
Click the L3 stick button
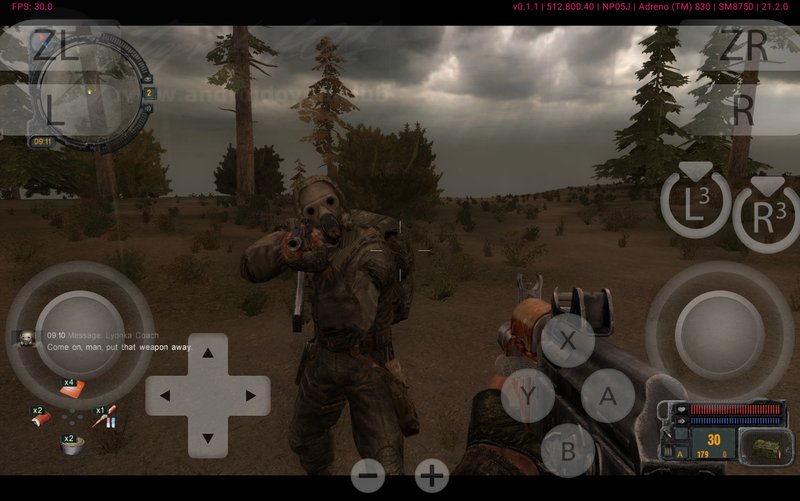click(695, 205)
